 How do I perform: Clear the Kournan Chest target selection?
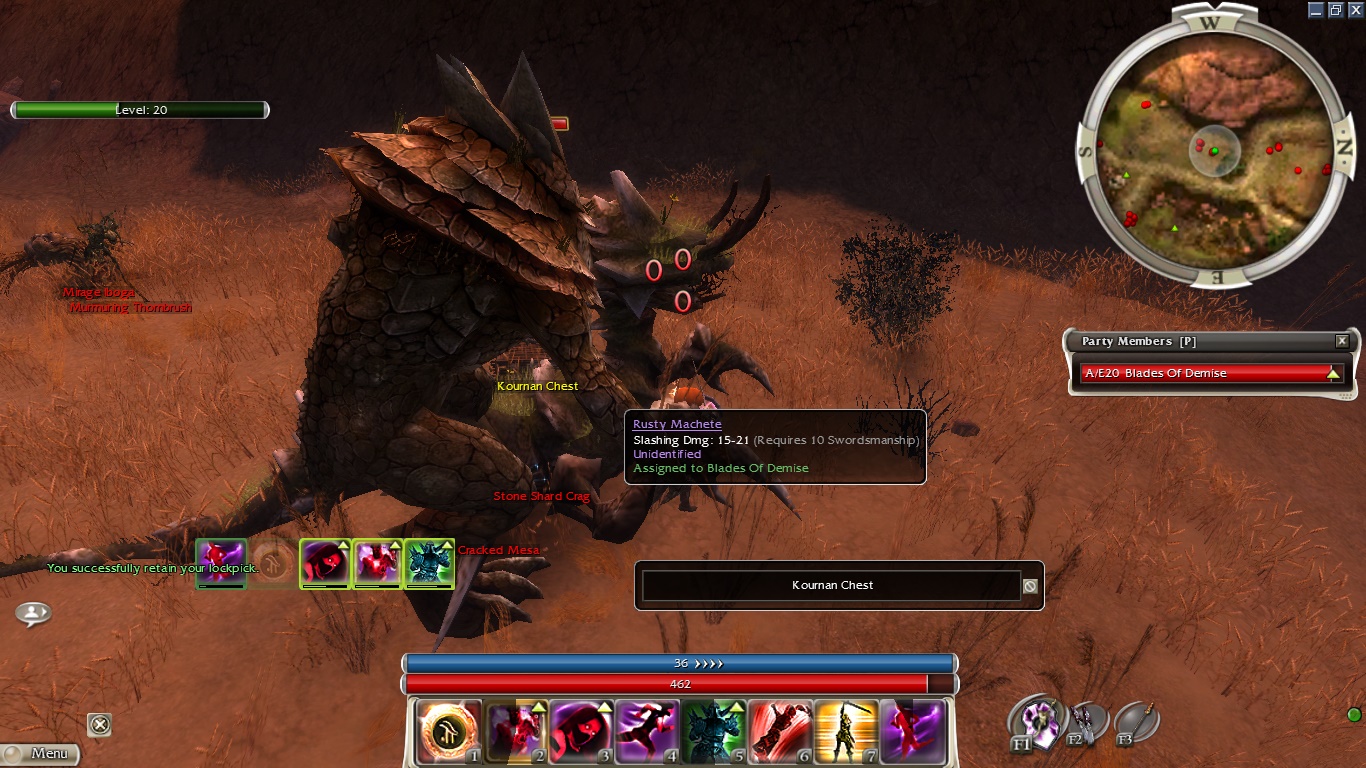tap(1030, 586)
